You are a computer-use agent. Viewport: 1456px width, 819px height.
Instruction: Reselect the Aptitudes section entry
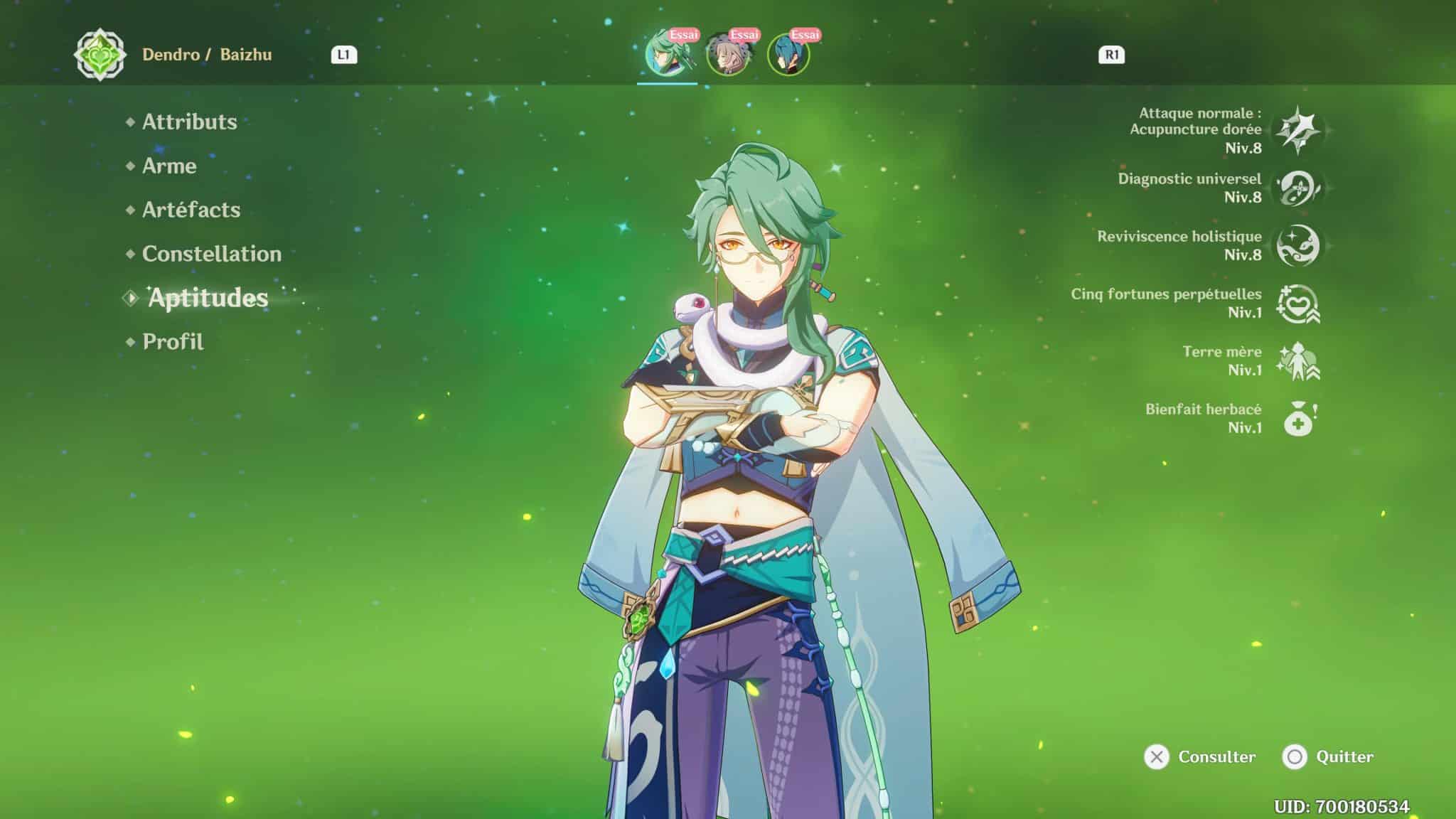point(208,299)
